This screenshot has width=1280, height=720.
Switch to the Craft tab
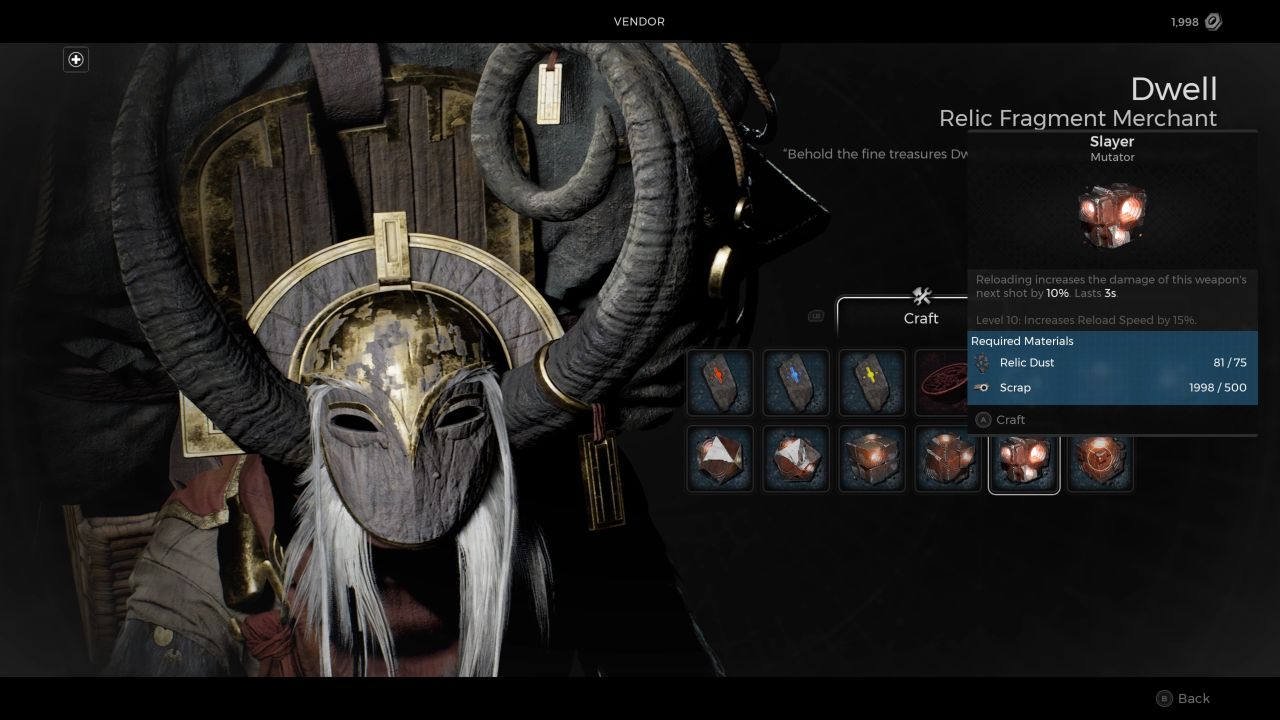pos(920,318)
